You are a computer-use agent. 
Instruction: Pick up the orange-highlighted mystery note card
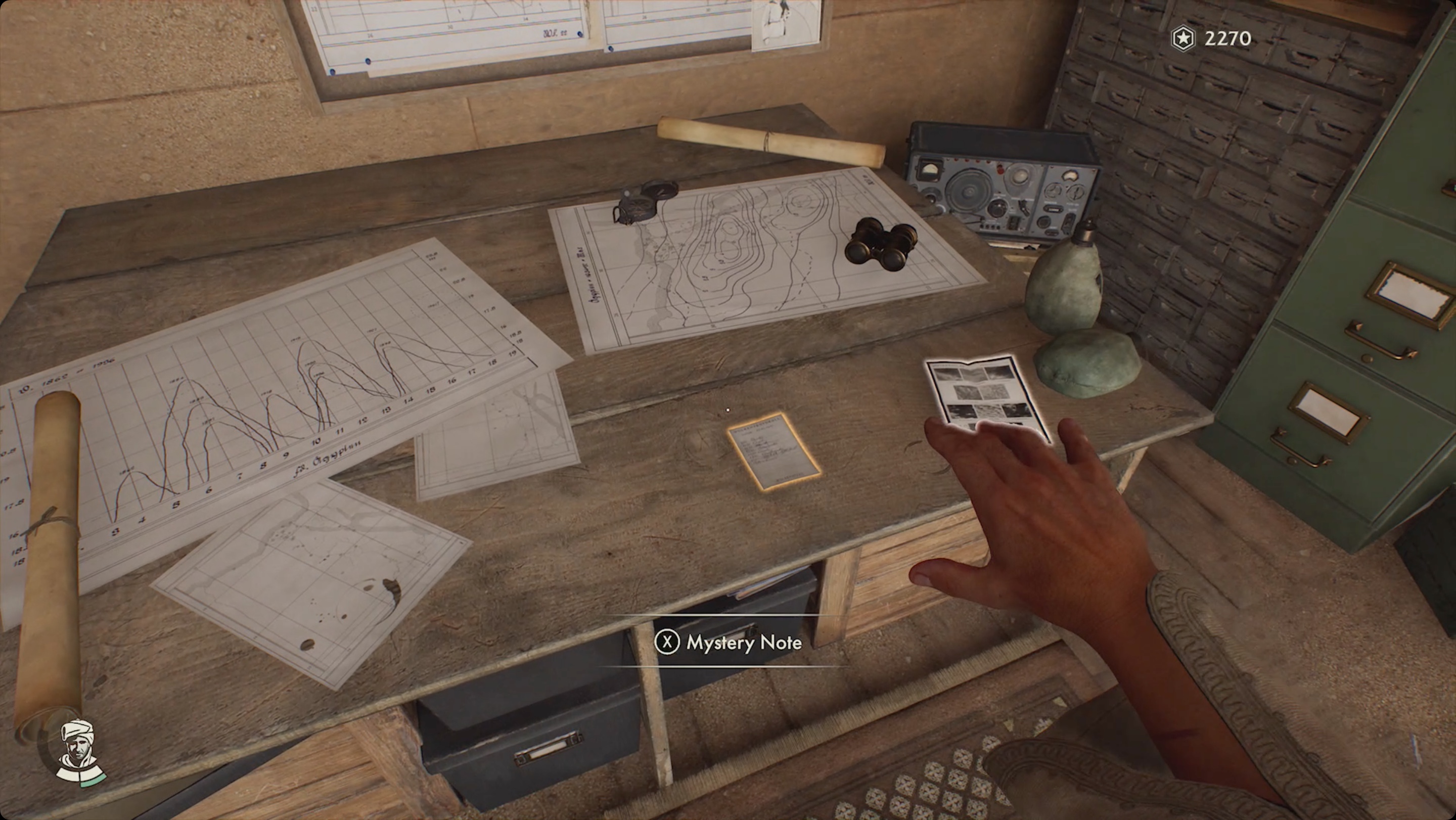(772, 450)
